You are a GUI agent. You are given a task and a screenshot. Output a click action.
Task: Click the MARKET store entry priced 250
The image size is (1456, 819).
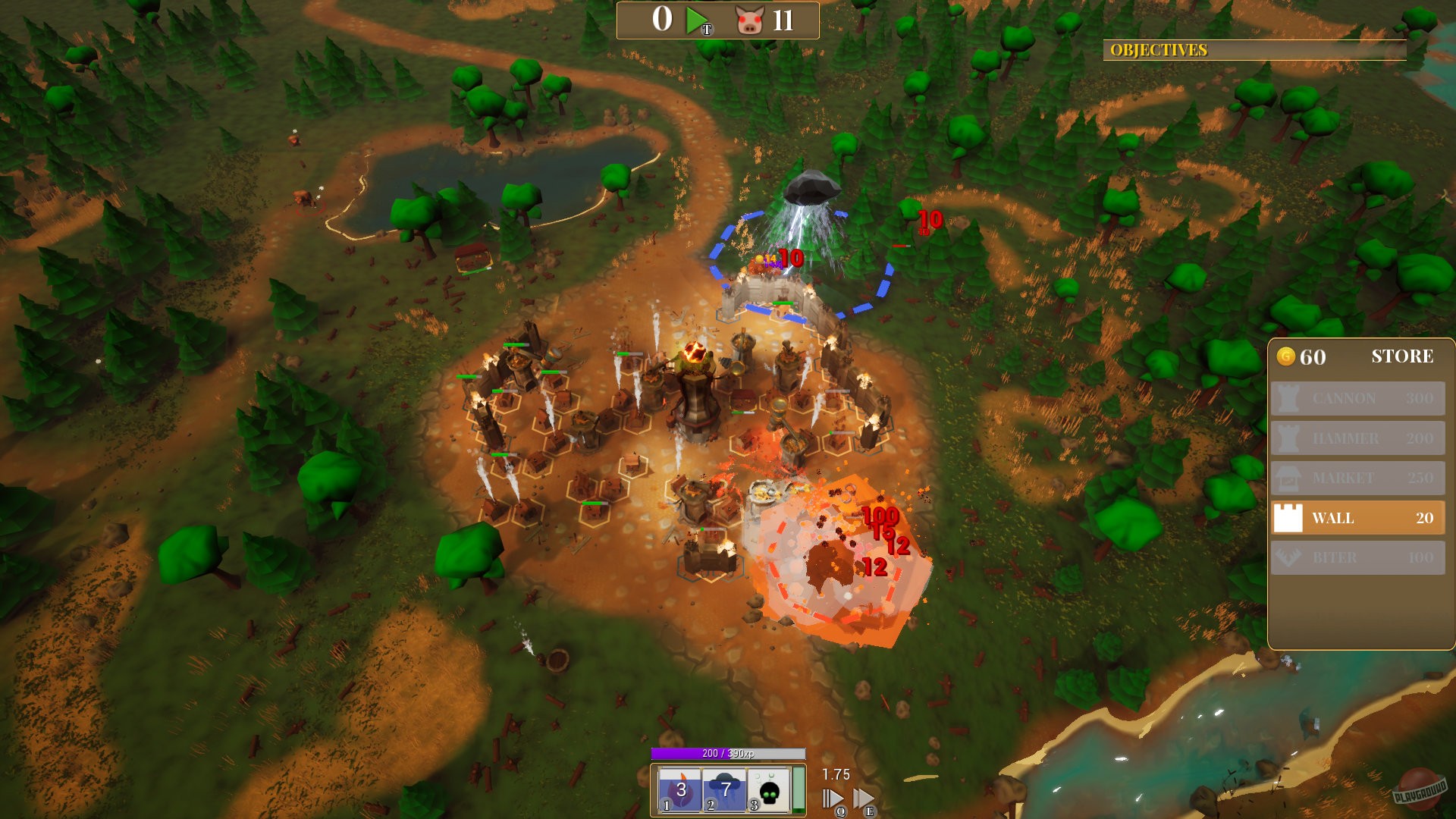tap(1357, 479)
